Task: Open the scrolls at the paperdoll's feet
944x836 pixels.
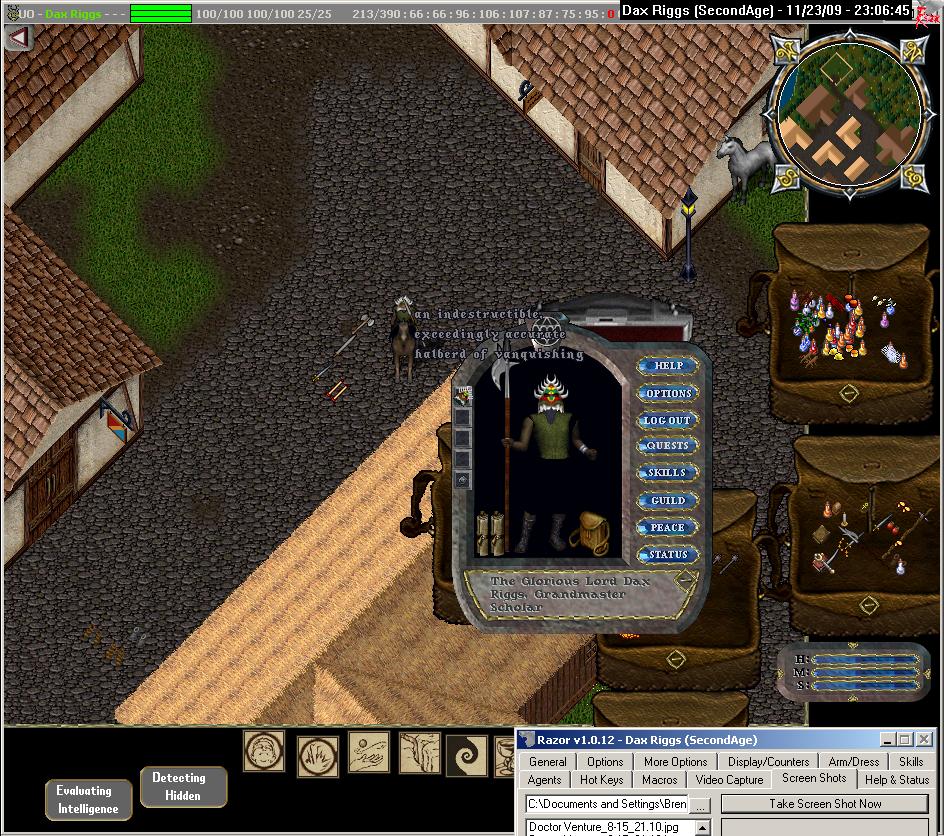Action: pyautogui.click(x=489, y=531)
